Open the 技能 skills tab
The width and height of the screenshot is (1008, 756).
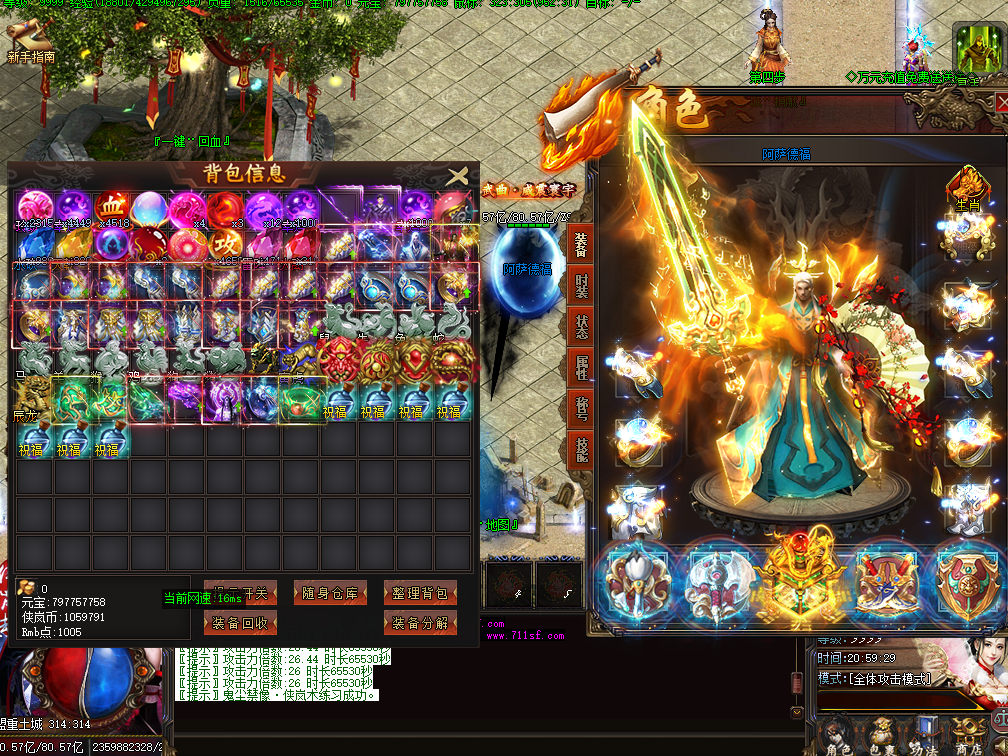pos(582,450)
